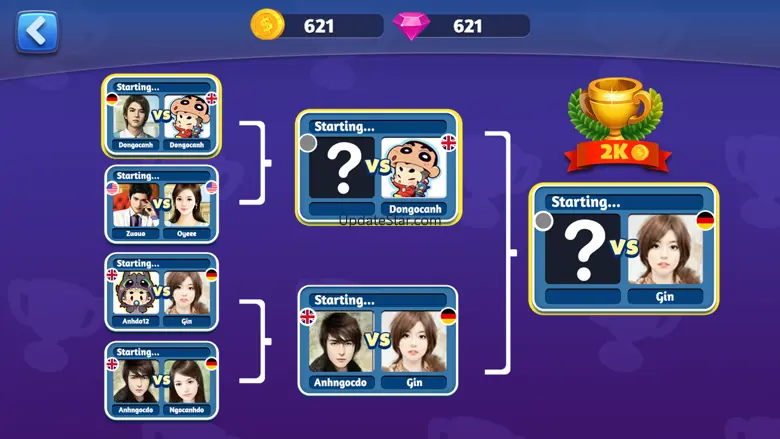Select the Zuzuo vs Oyeee match card
Screen dimensions: 780x439
tap(161, 204)
